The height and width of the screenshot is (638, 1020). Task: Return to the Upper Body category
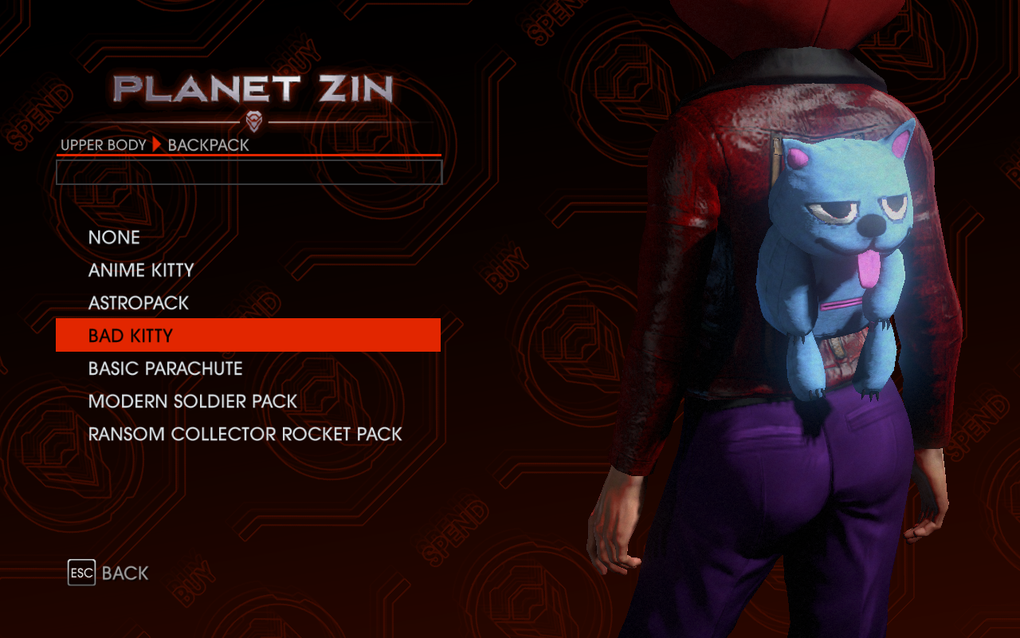coord(103,145)
